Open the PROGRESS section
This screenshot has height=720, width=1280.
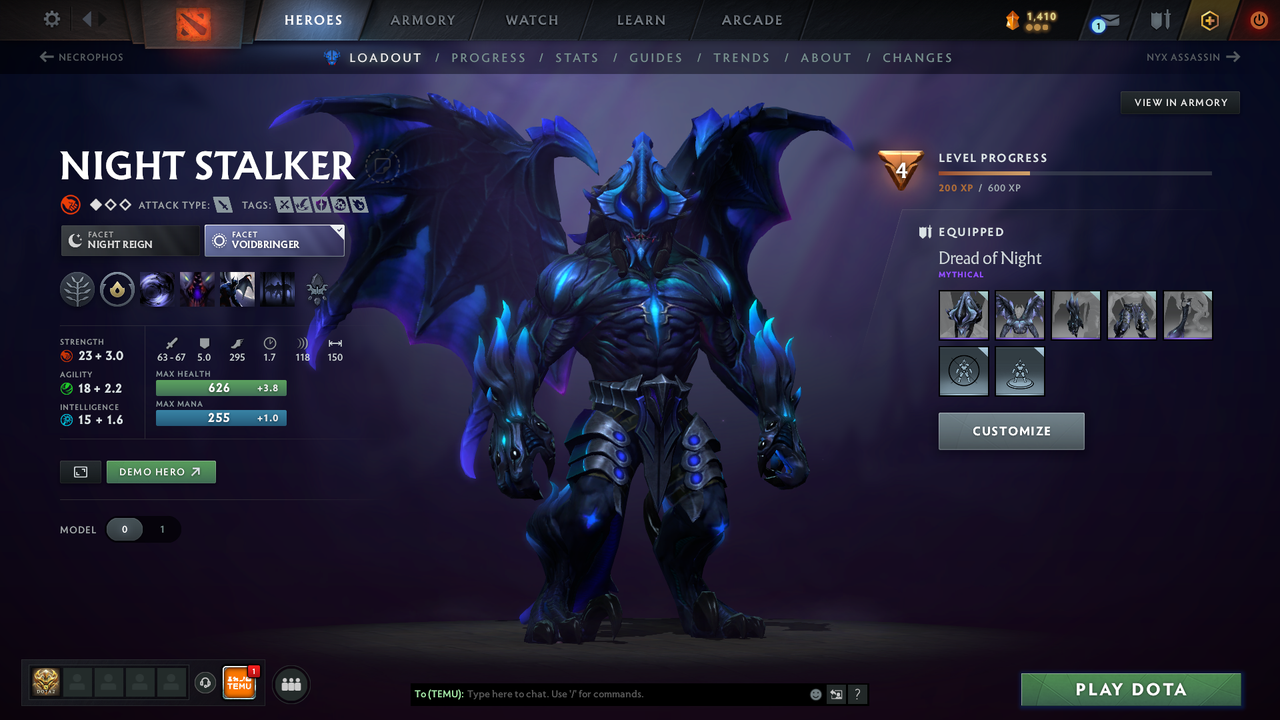pos(489,57)
